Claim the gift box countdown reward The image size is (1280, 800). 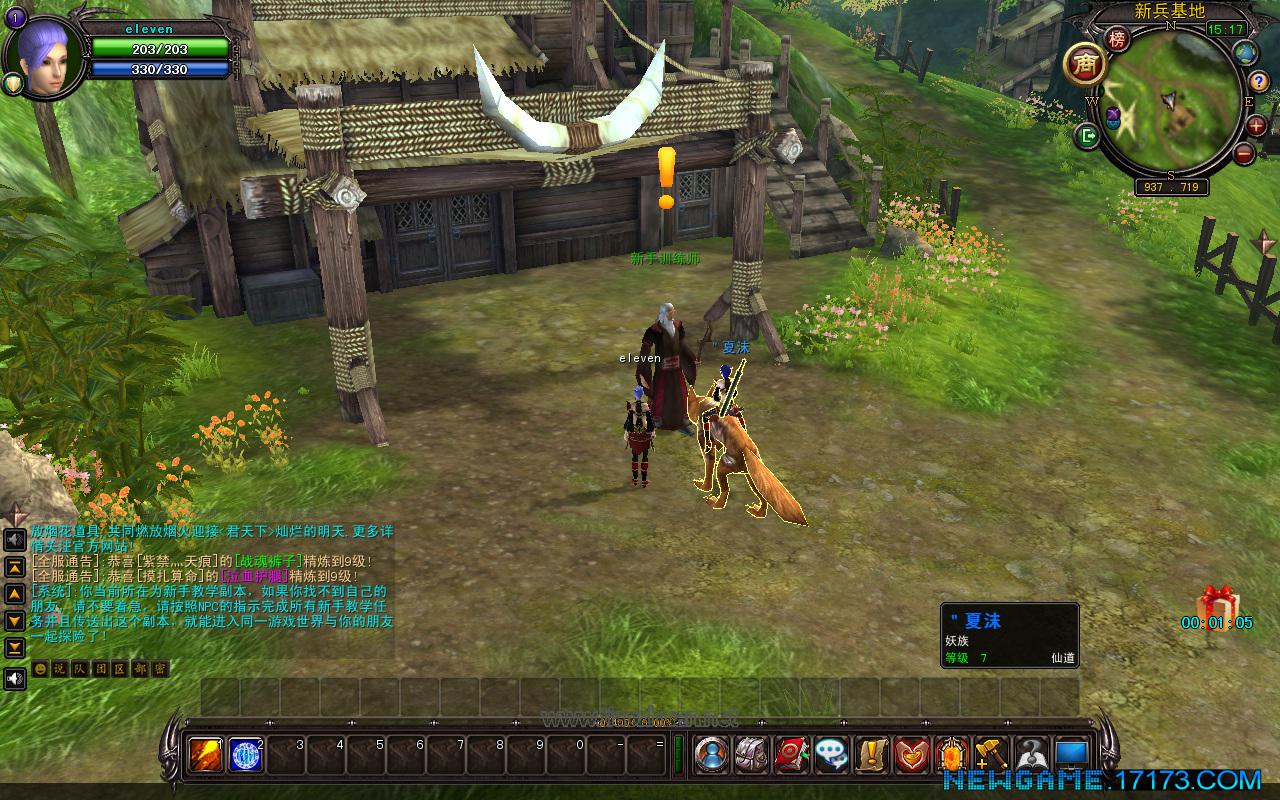click(1217, 604)
